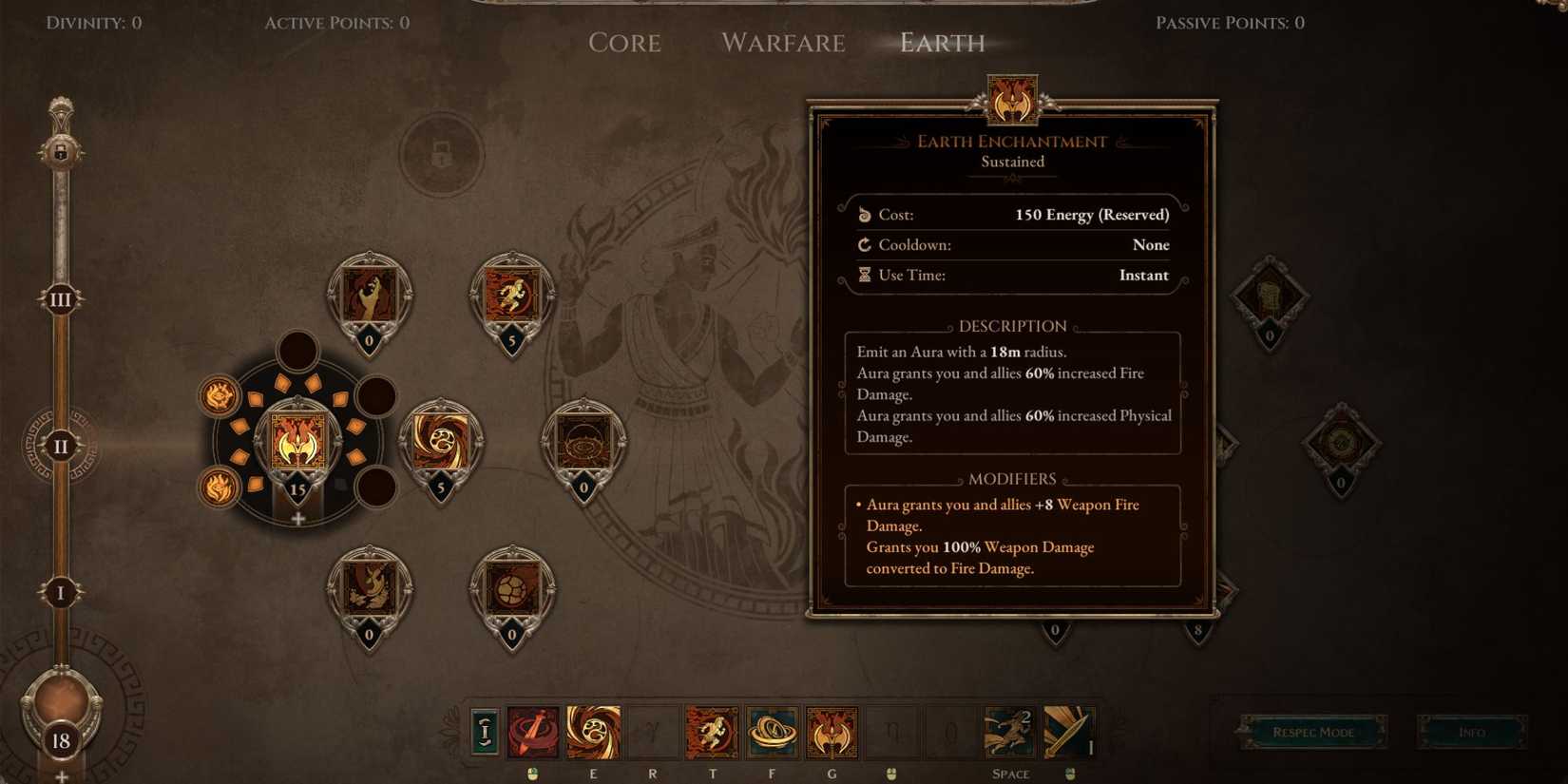
Task: Click the cracked boulder skill node
Action: point(511,584)
